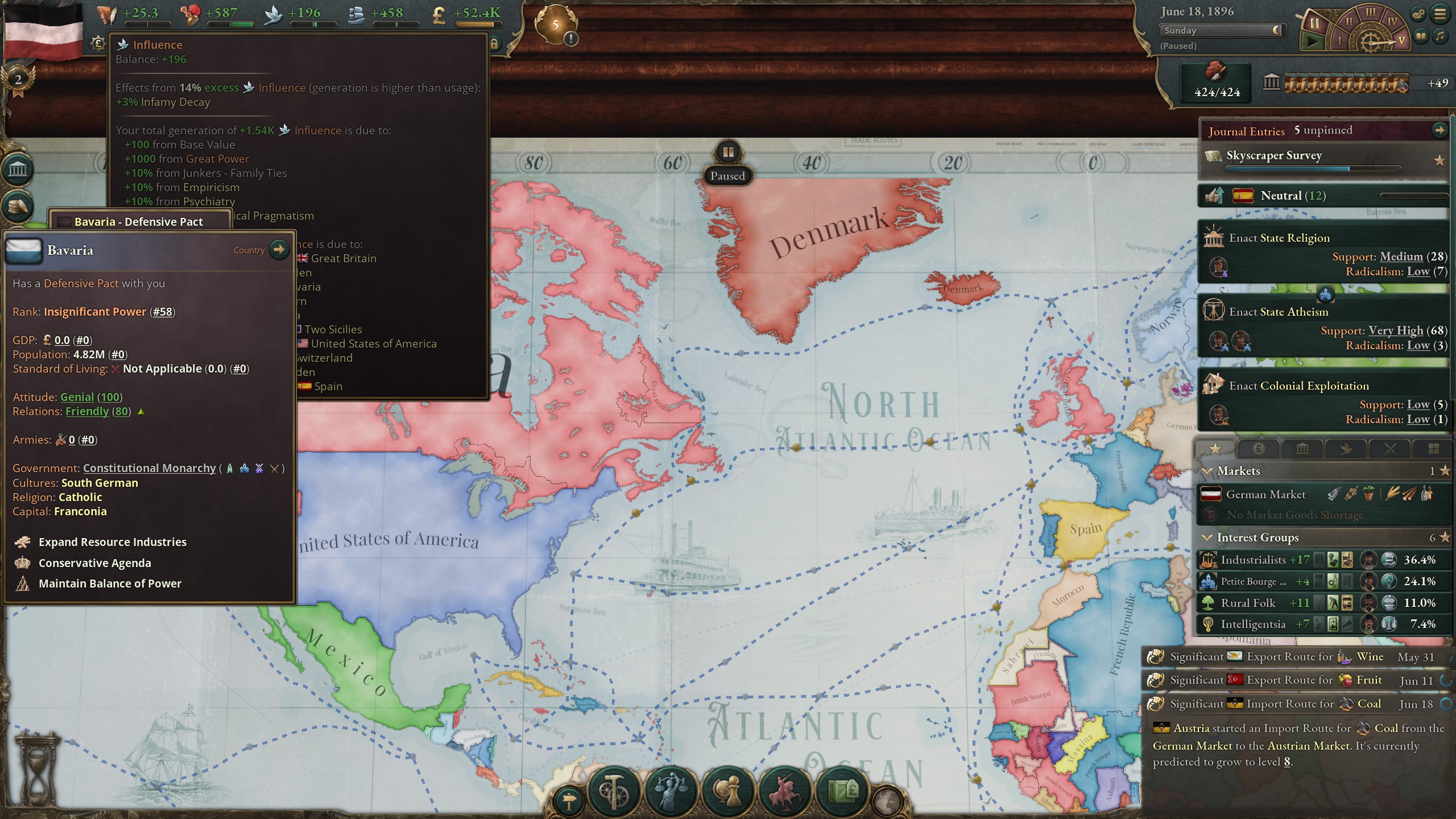The width and height of the screenshot is (1456, 819).
Task: Collapse the Markets section chevron
Action: click(x=1207, y=470)
